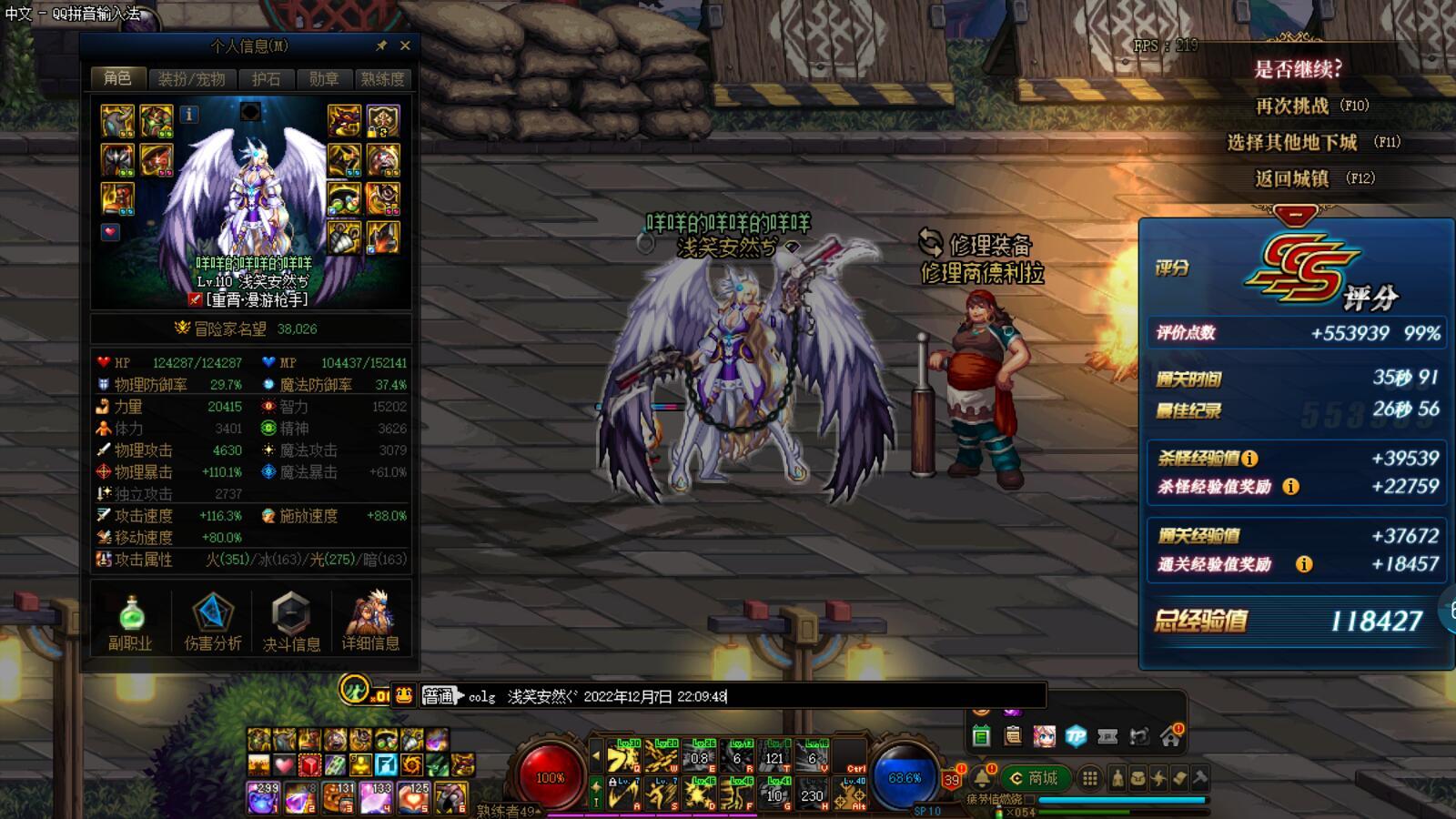The width and height of the screenshot is (1456, 819).
Task: Show the 勋章 tab
Action: click(323, 79)
